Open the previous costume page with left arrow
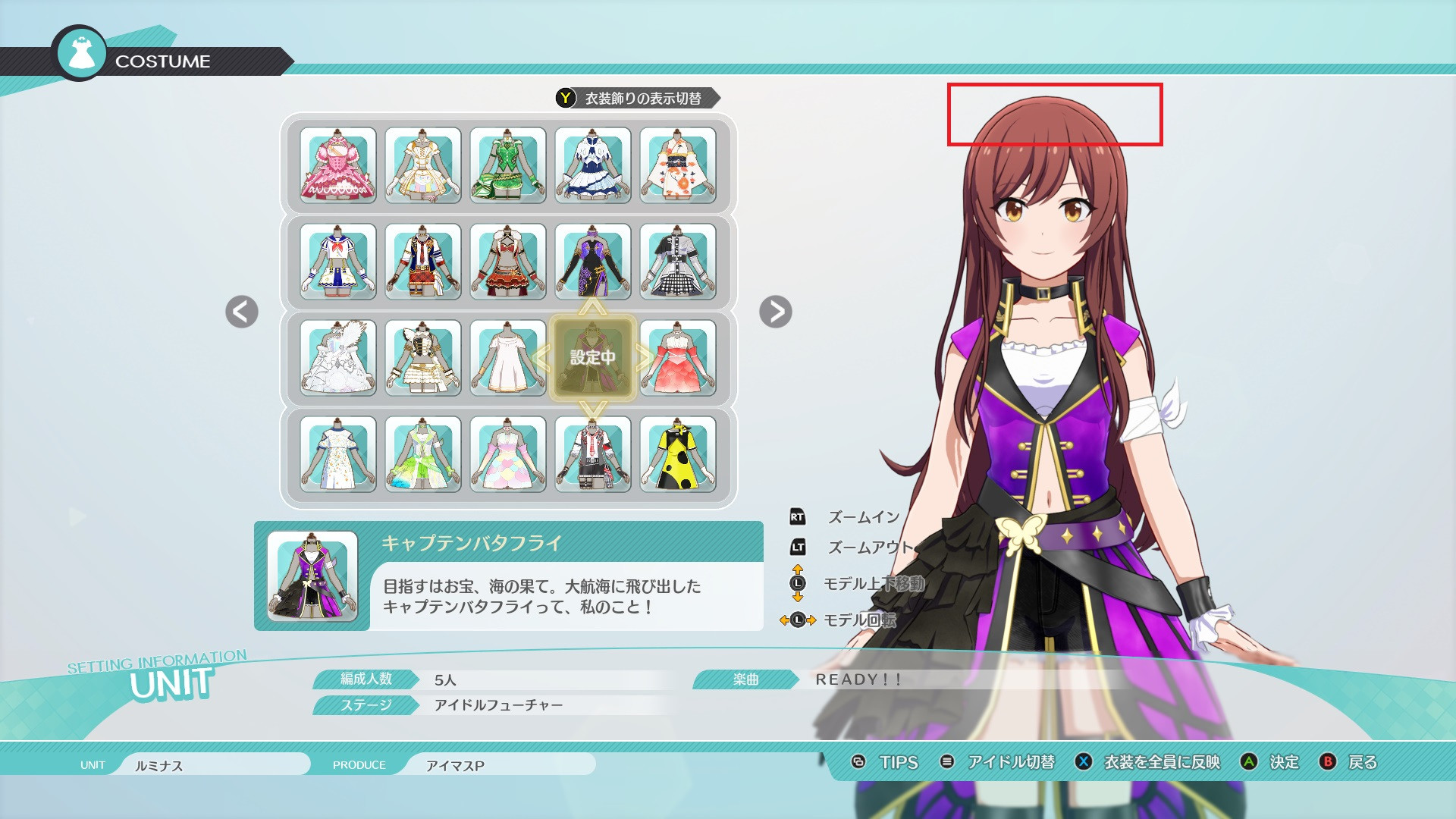This screenshot has height=819, width=1456. [240, 313]
